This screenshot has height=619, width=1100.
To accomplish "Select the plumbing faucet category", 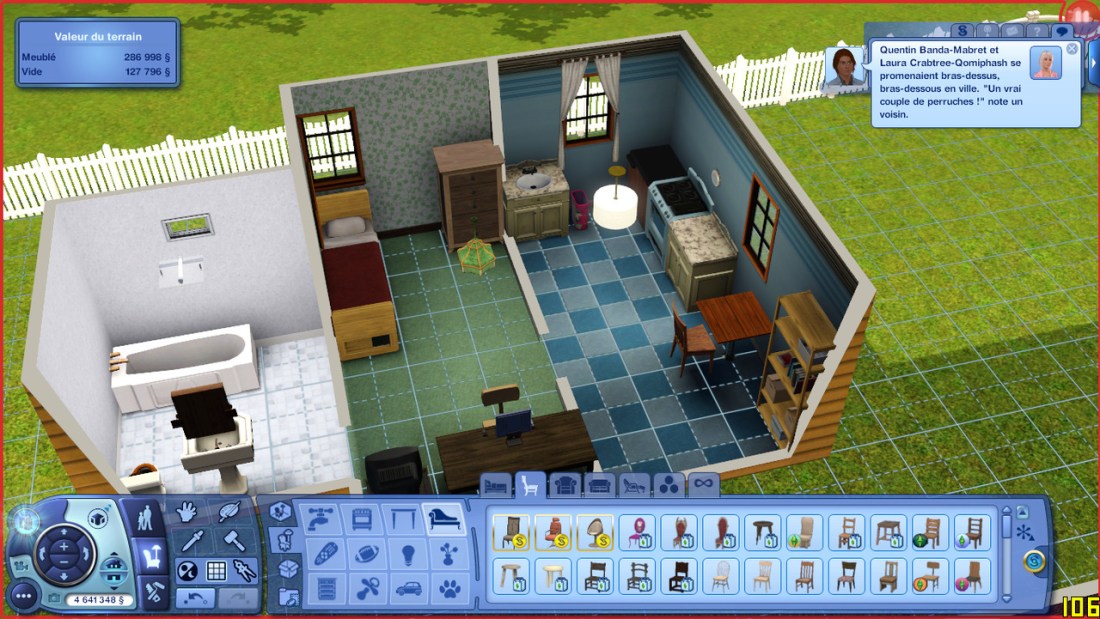I will (318, 519).
